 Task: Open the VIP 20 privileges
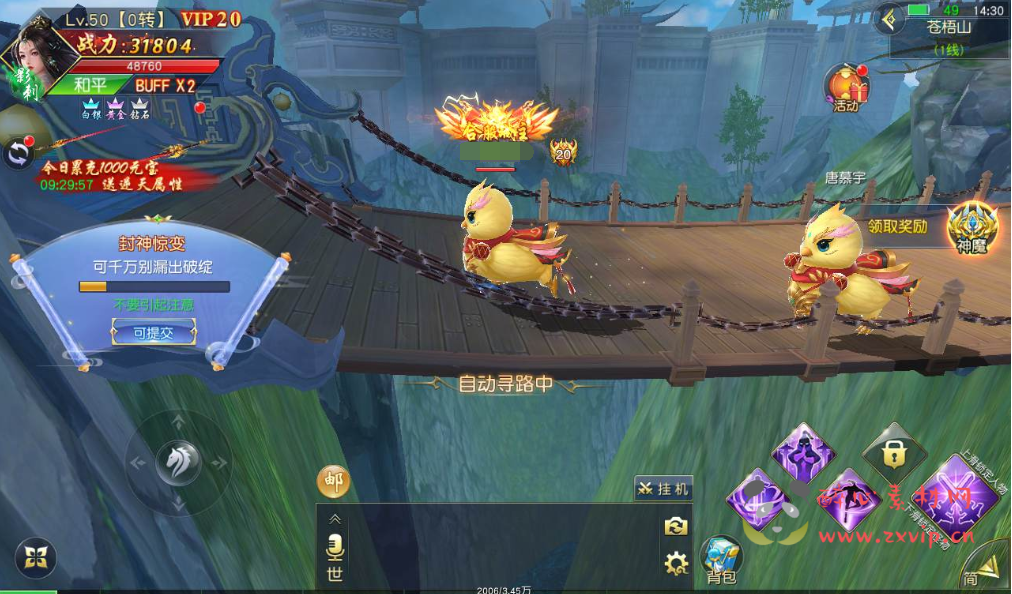pos(211,18)
